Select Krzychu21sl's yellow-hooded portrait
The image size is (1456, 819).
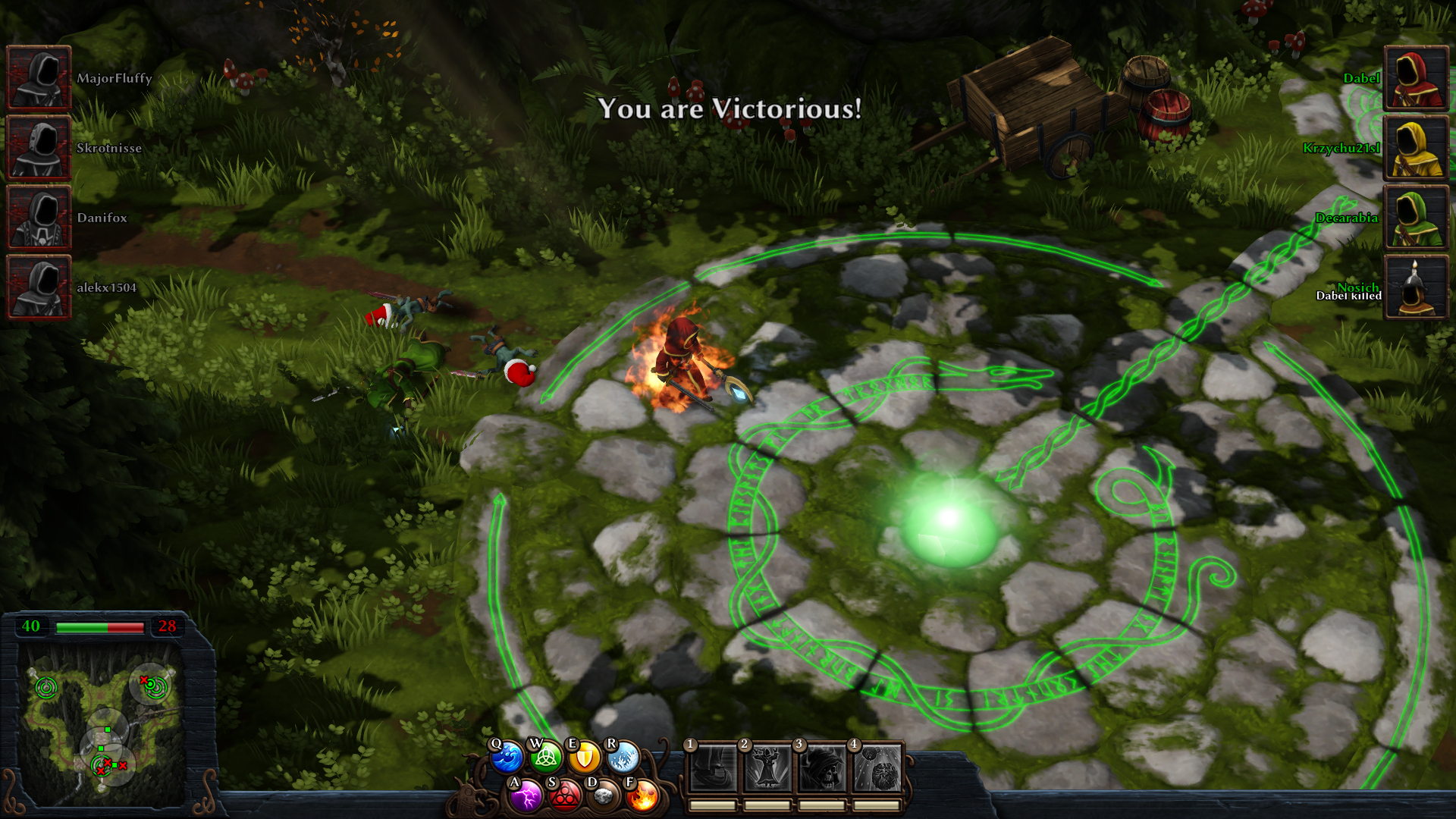coord(1416,148)
